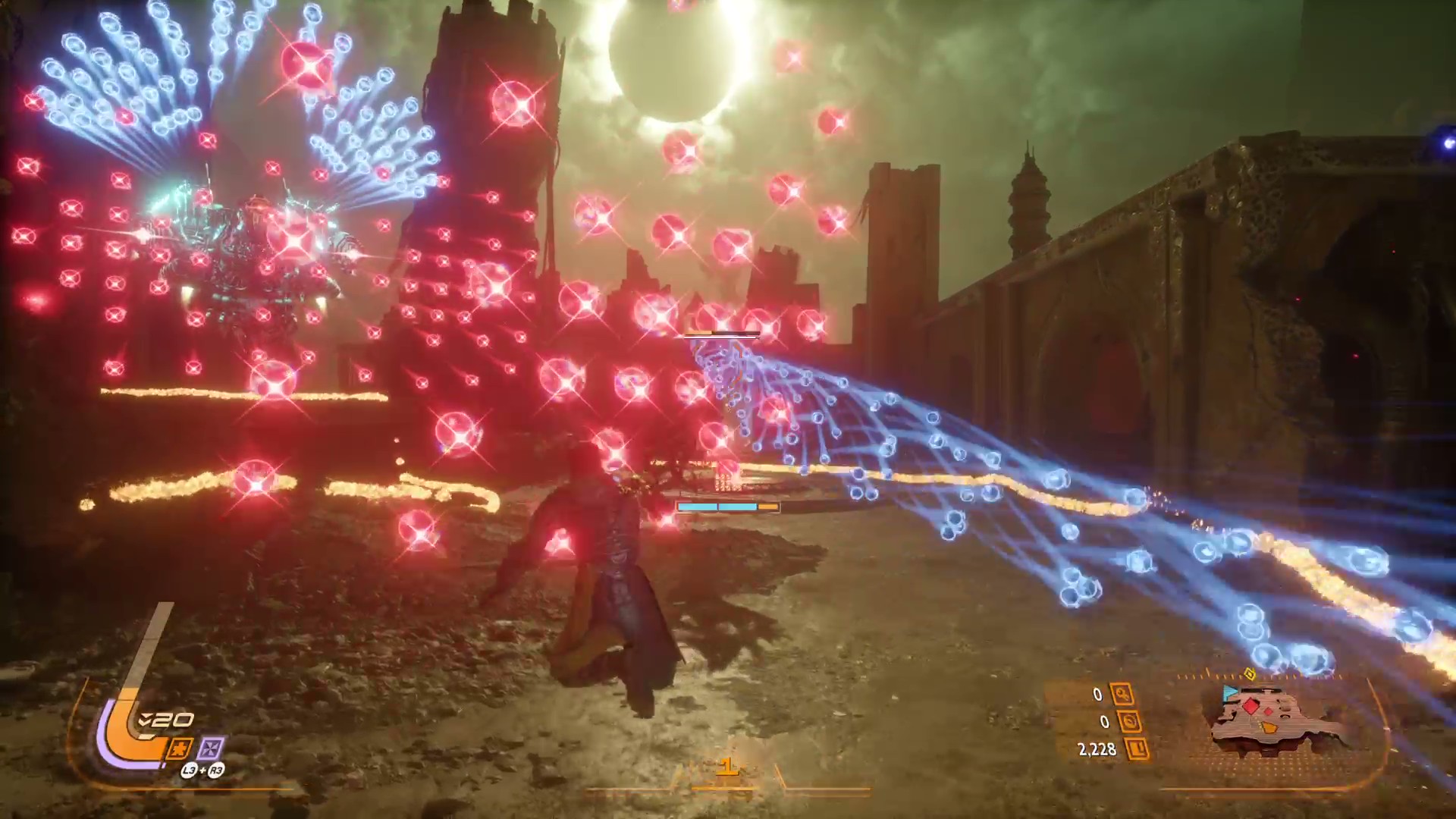
Task: Click the circular resource icon below the key
Action: click(x=1130, y=722)
